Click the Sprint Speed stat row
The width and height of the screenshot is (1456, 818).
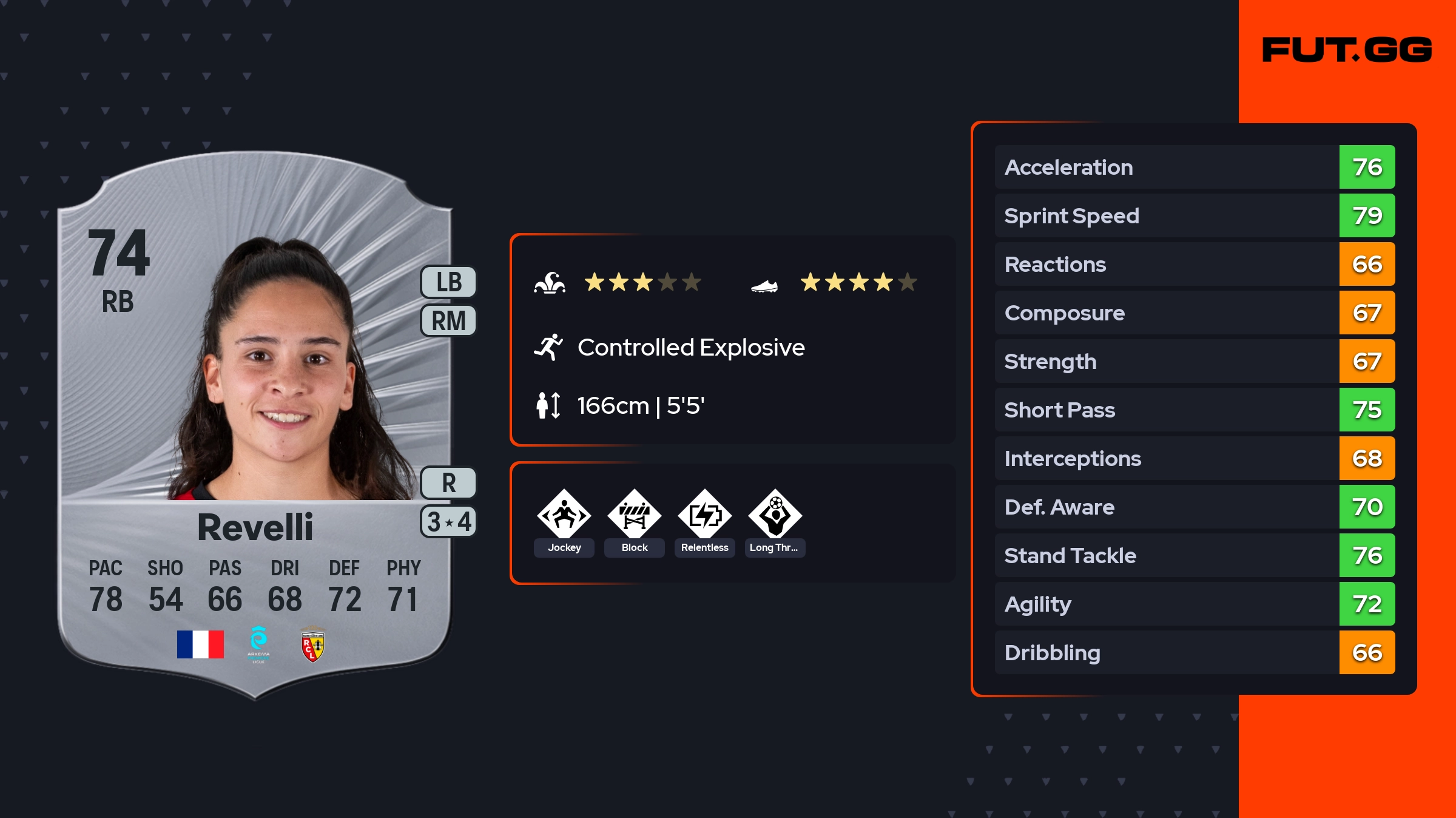pos(1195,215)
